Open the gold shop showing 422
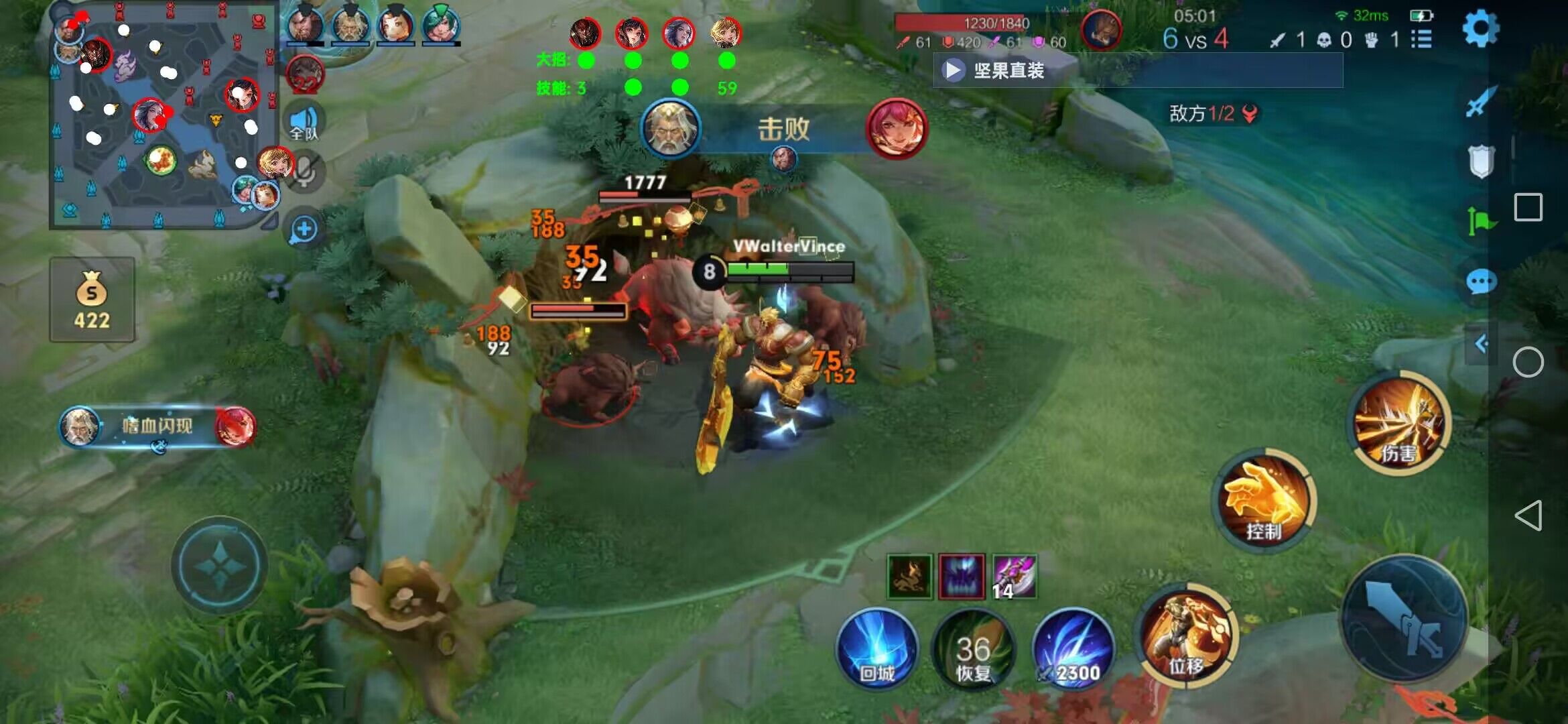This screenshot has height=724, width=1568. [92, 300]
